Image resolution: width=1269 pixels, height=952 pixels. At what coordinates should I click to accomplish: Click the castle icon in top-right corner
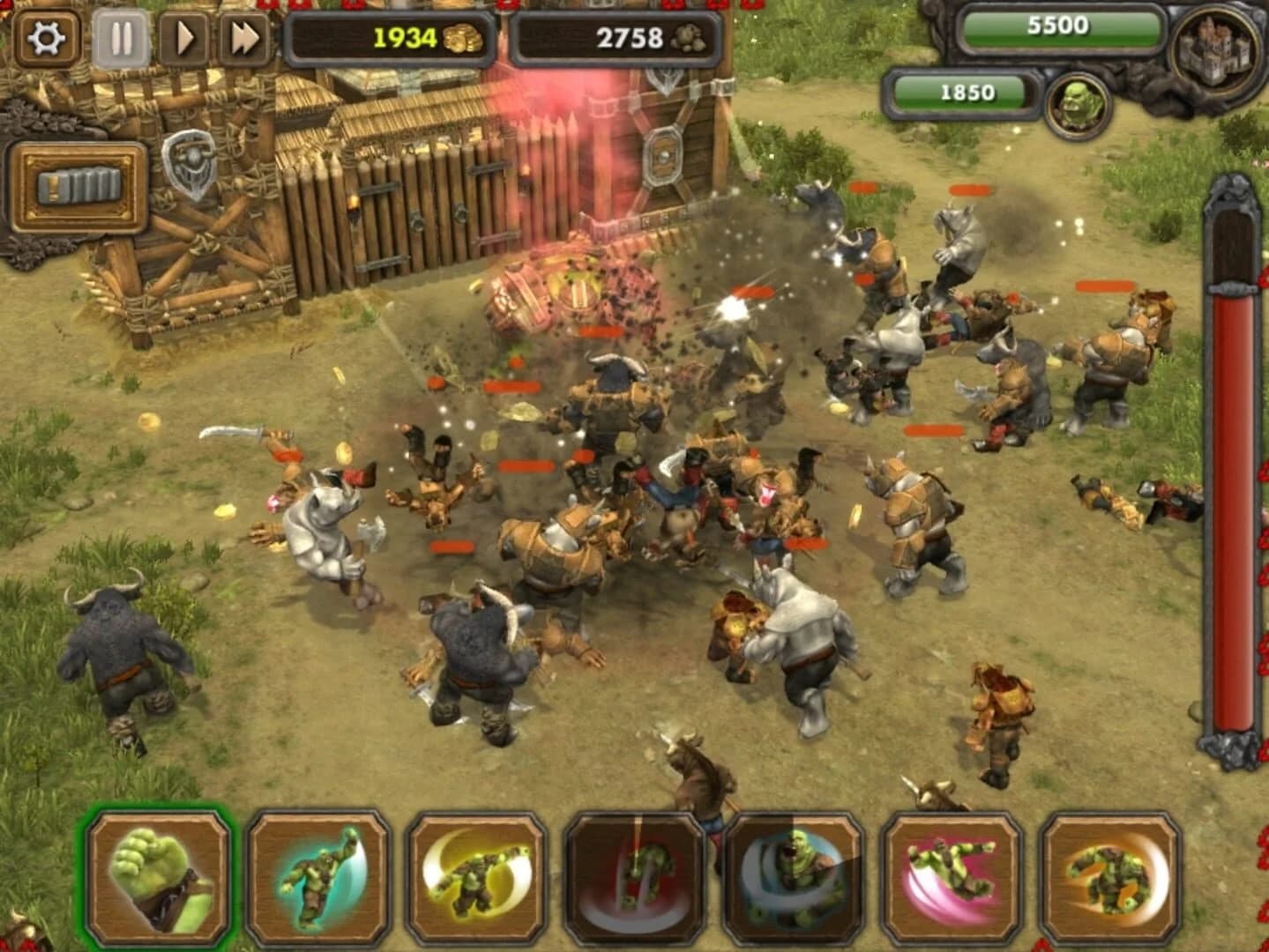pyautogui.click(x=1211, y=48)
